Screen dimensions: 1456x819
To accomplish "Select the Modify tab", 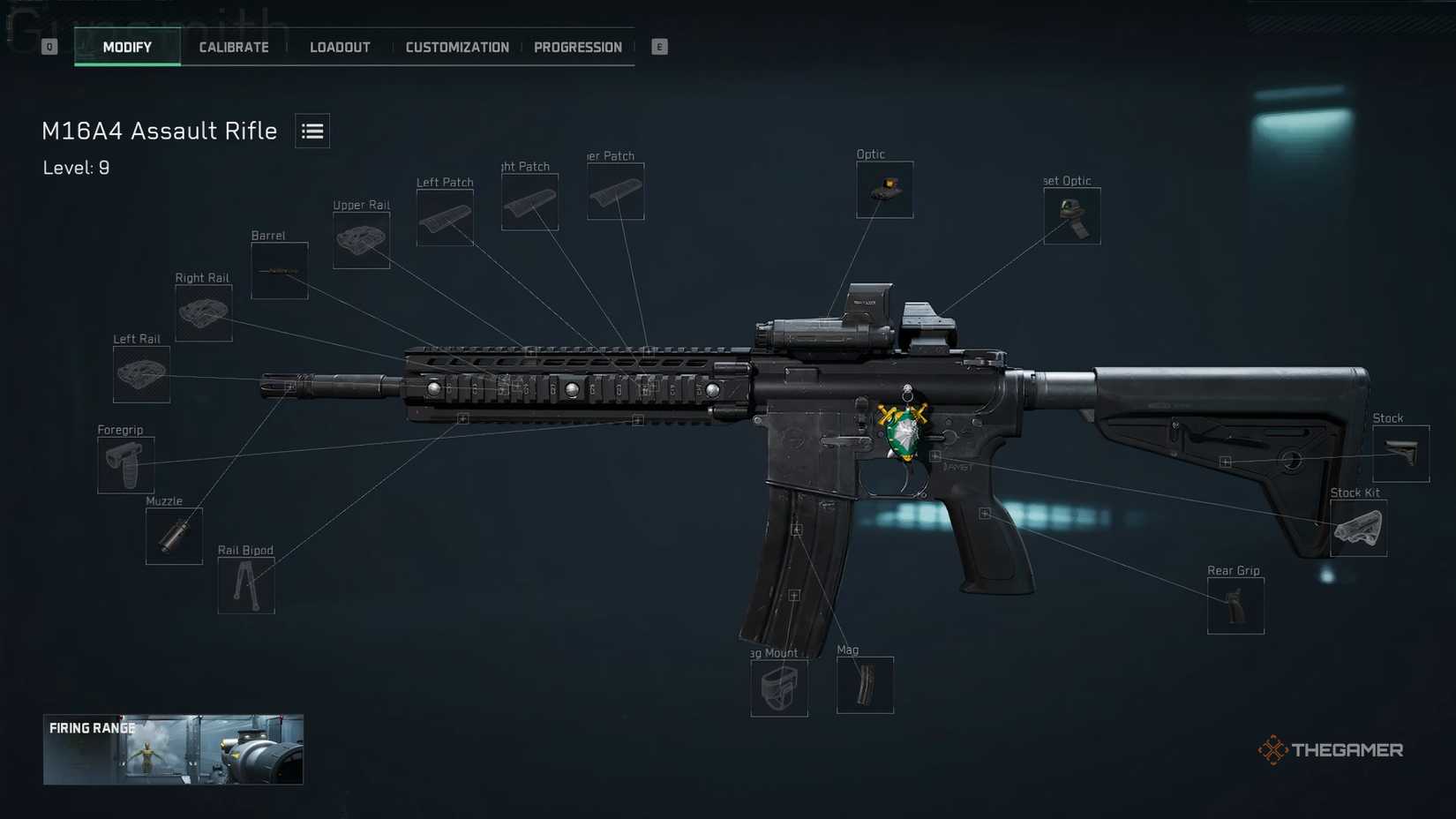I will pos(127,48).
